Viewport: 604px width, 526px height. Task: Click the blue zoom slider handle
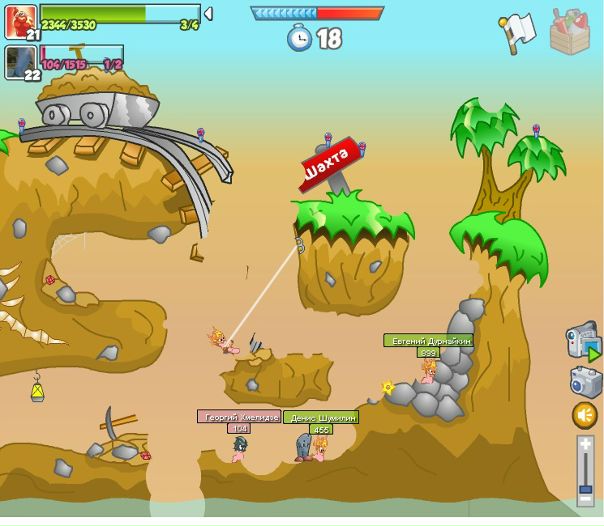[x=585, y=488]
